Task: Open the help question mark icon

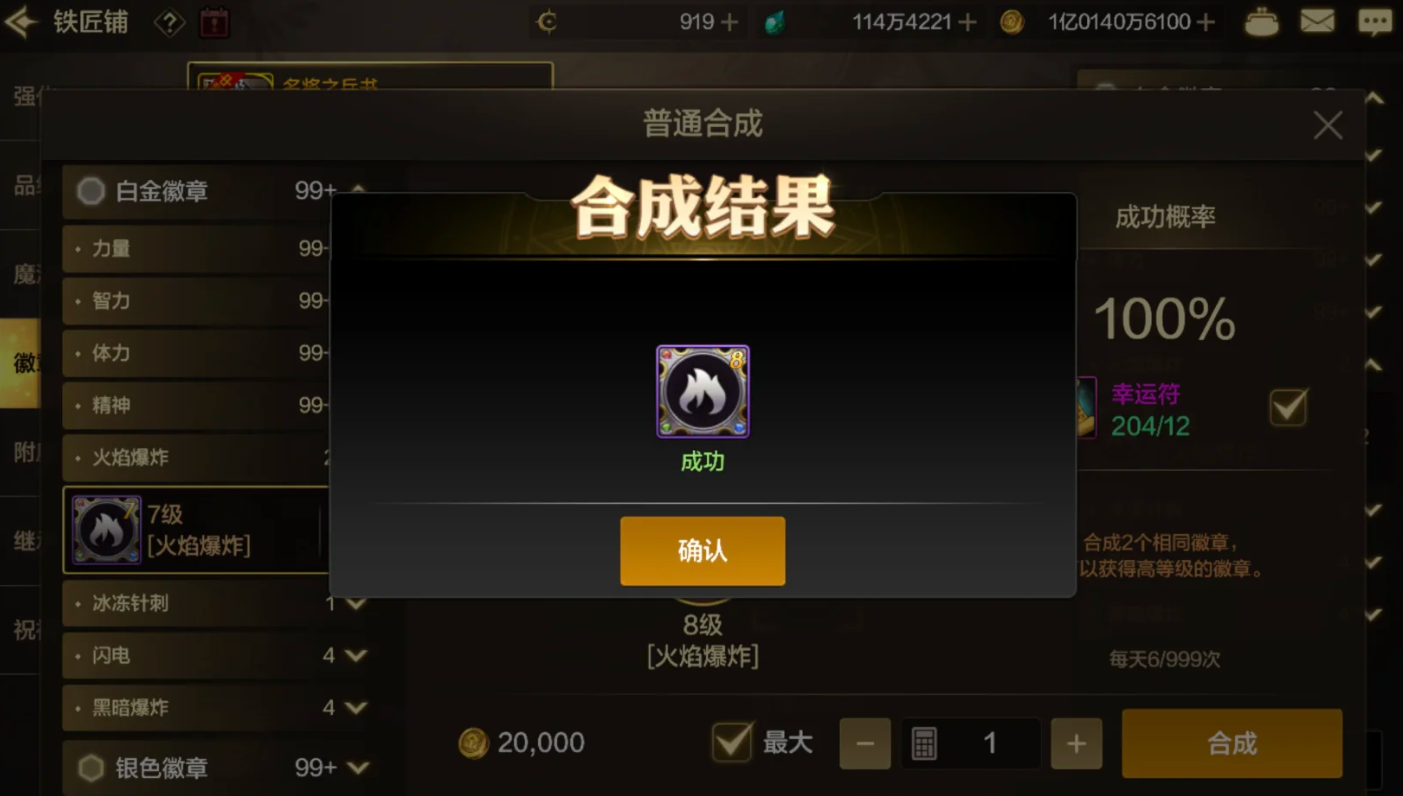Action: click(169, 23)
